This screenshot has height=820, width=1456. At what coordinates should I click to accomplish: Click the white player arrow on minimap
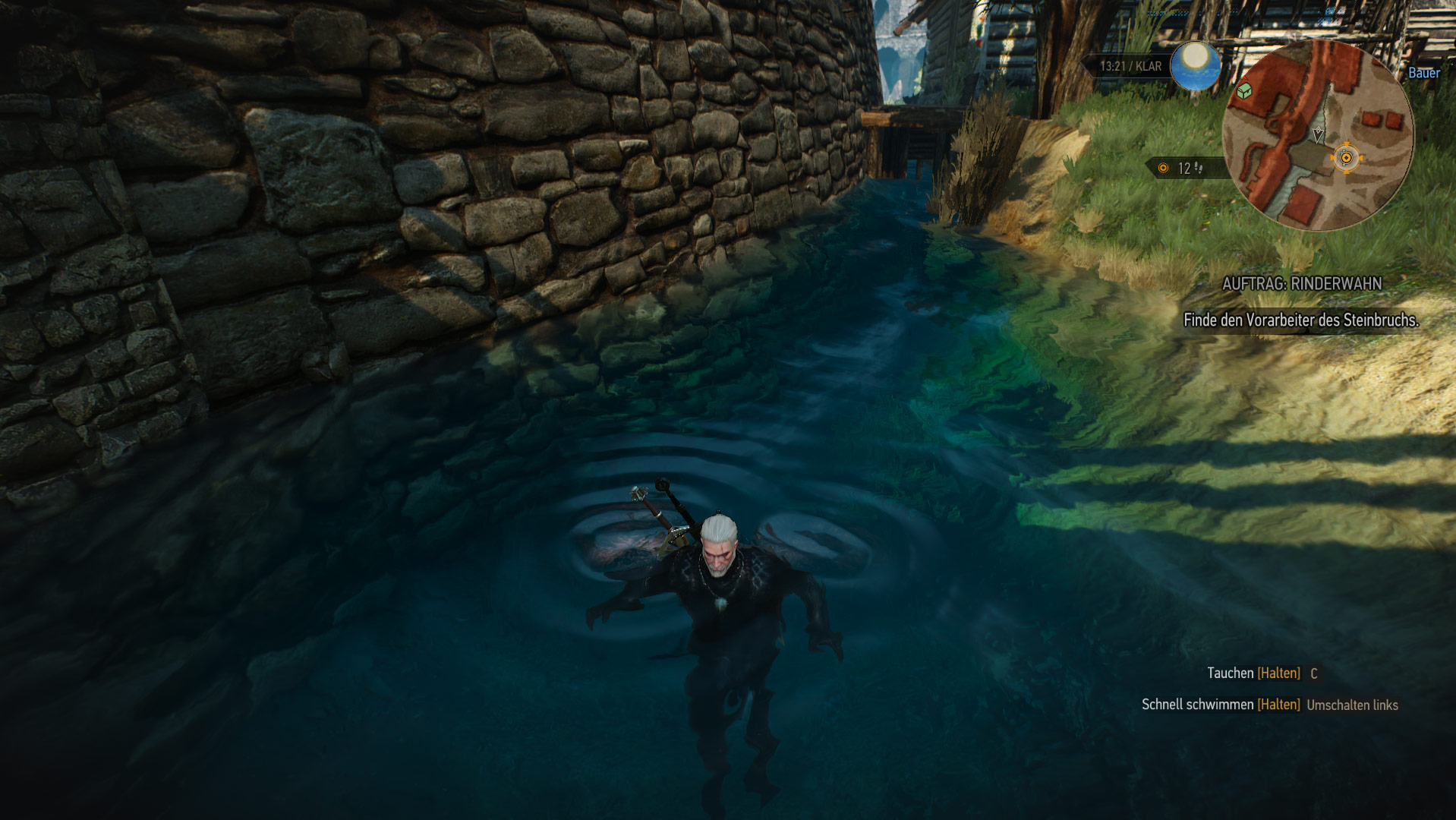[1318, 134]
